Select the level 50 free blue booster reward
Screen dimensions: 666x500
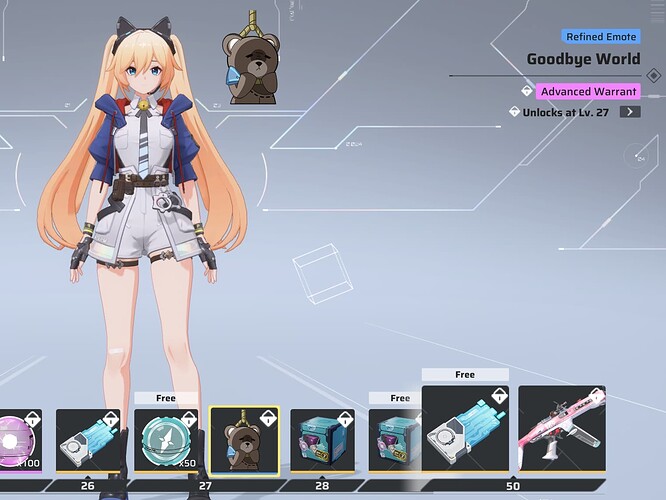pyautogui.click(x=465, y=428)
